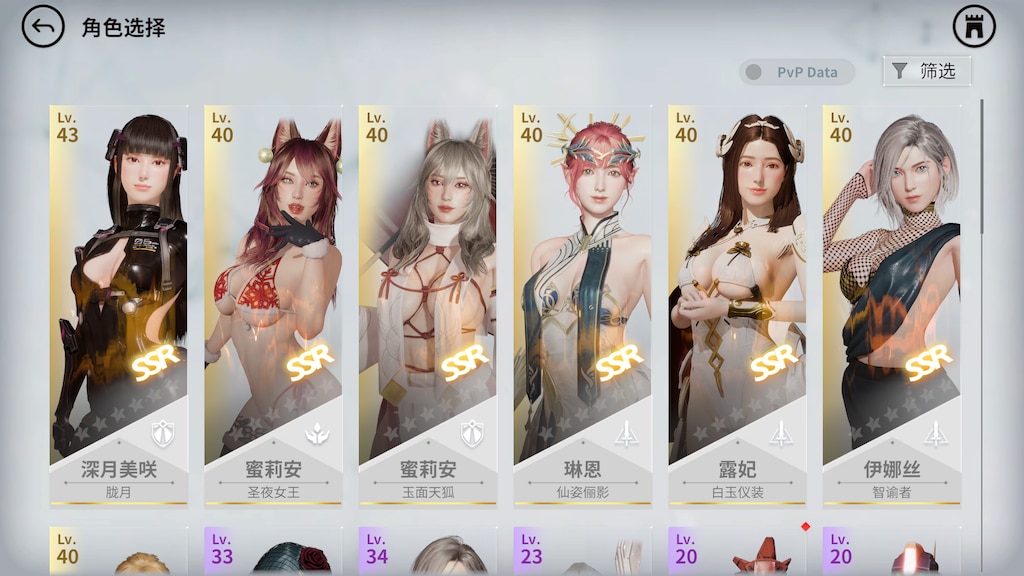
Task: Select the 深月美咲 character card
Action: point(118,300)
